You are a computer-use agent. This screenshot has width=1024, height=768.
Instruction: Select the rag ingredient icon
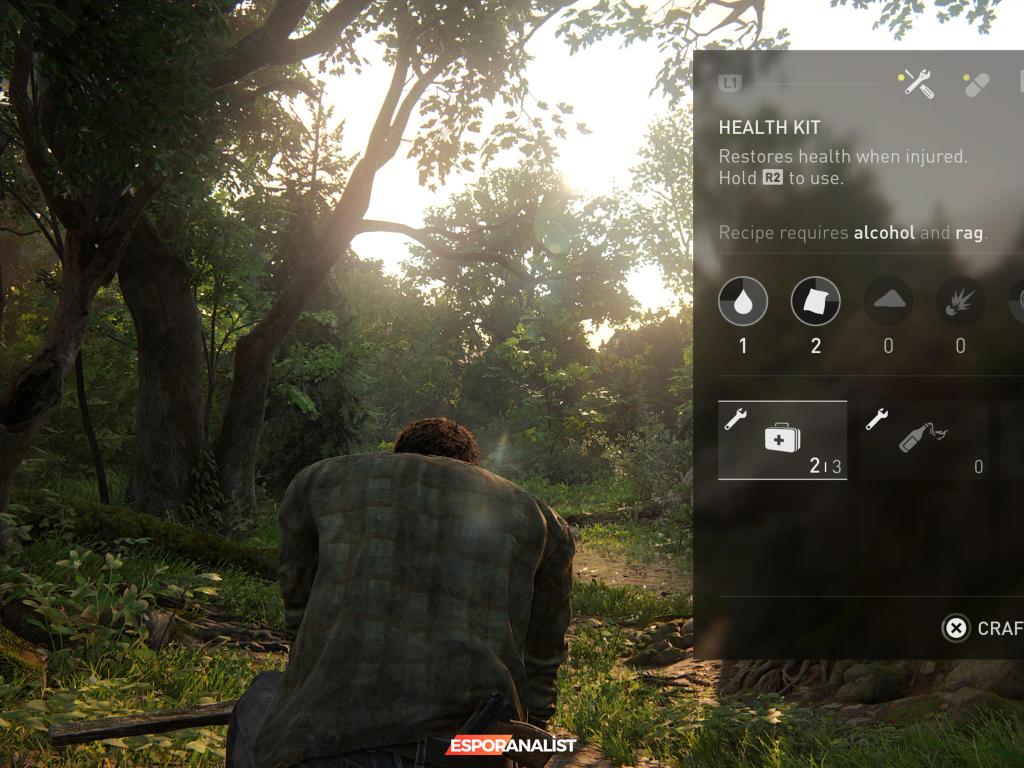tap(816, 301)
